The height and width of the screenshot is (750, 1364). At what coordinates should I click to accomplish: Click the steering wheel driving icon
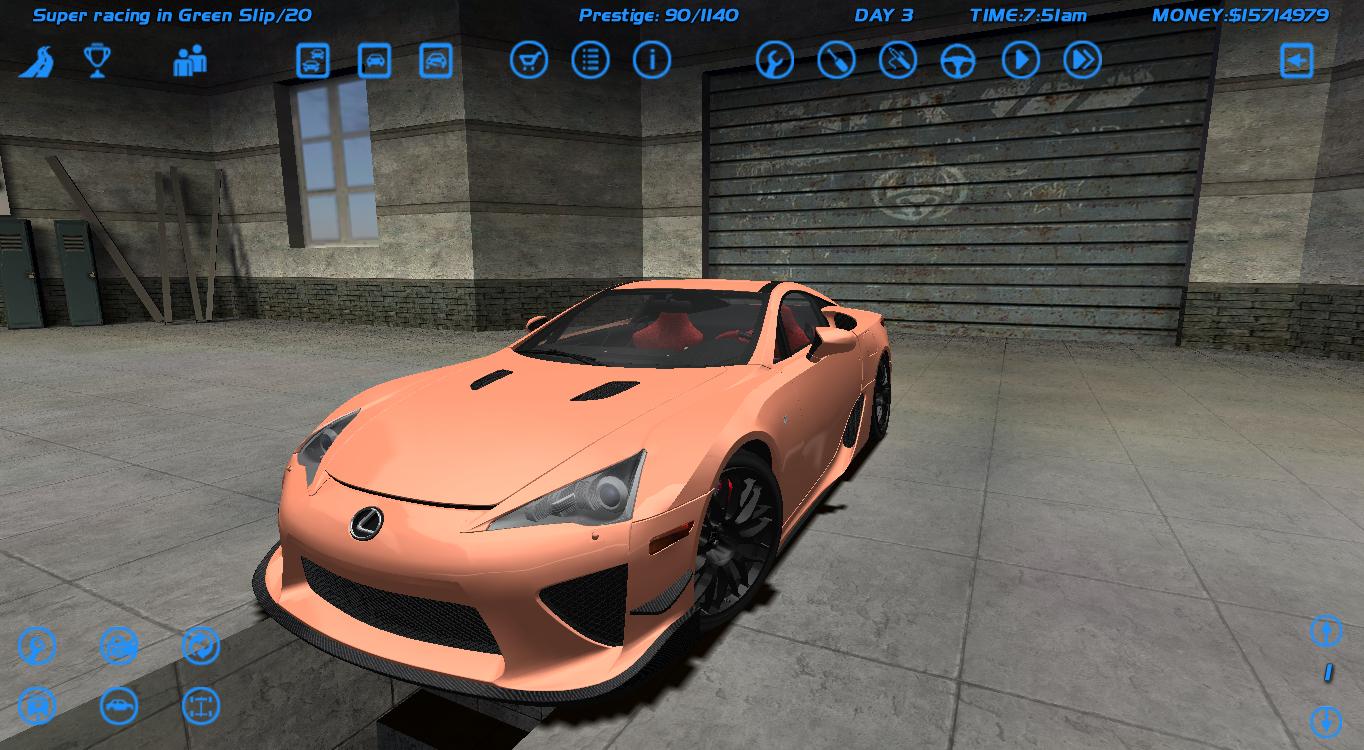[x=958, y=59]
